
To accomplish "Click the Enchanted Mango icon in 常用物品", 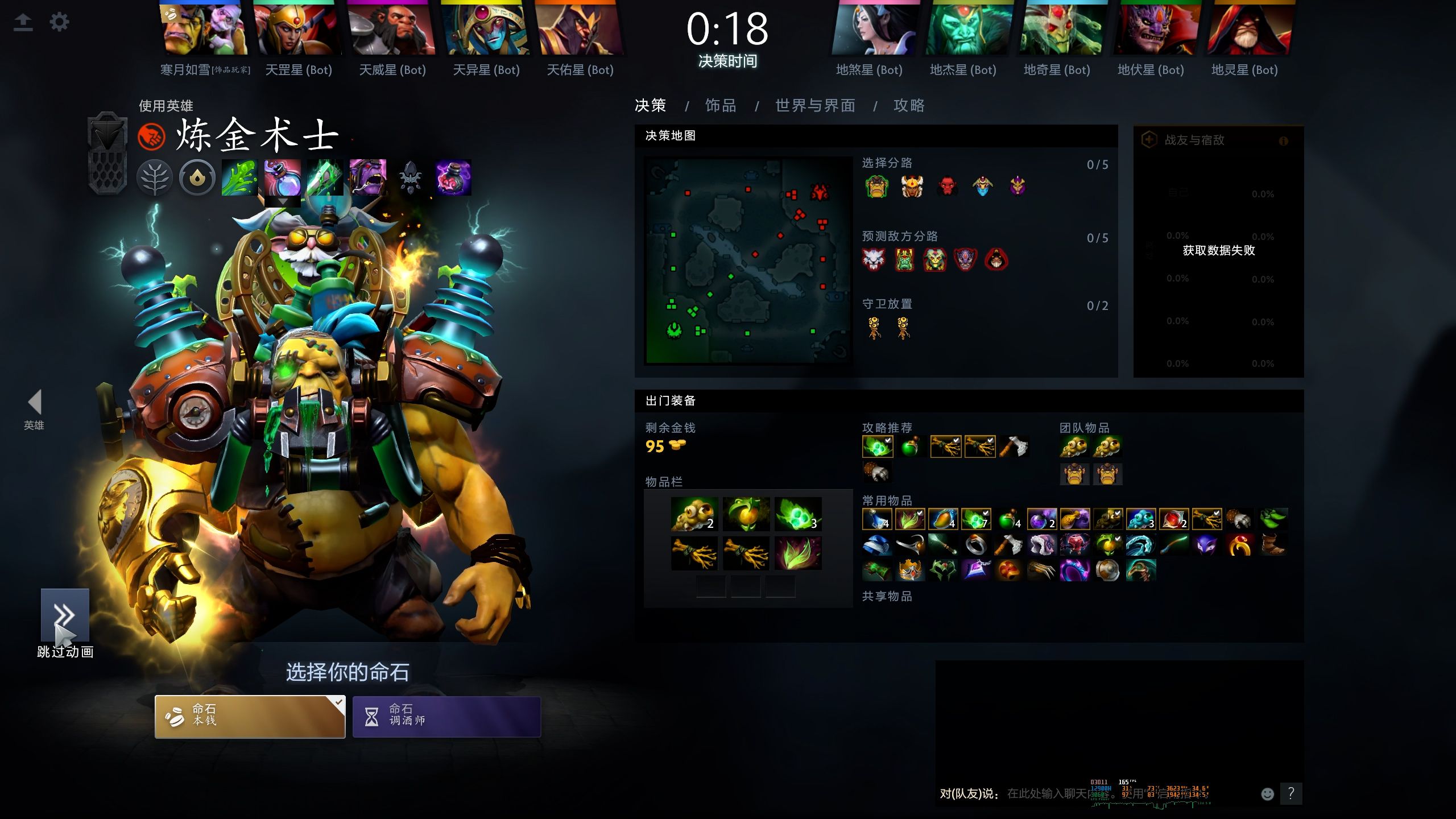I will pyautogui.click(x=944, y=519).
